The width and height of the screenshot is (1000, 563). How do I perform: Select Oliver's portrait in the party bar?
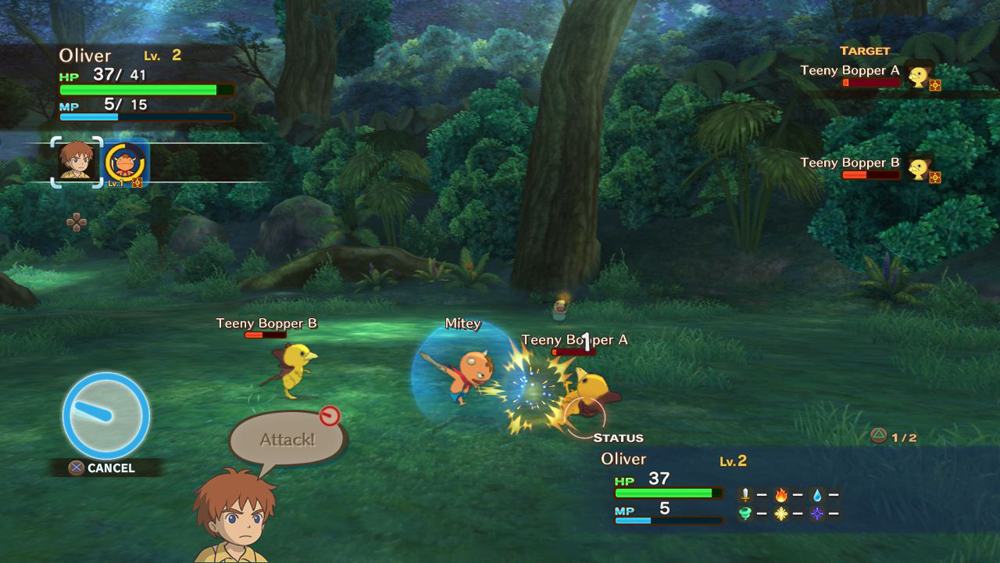[x=77, y=162]
